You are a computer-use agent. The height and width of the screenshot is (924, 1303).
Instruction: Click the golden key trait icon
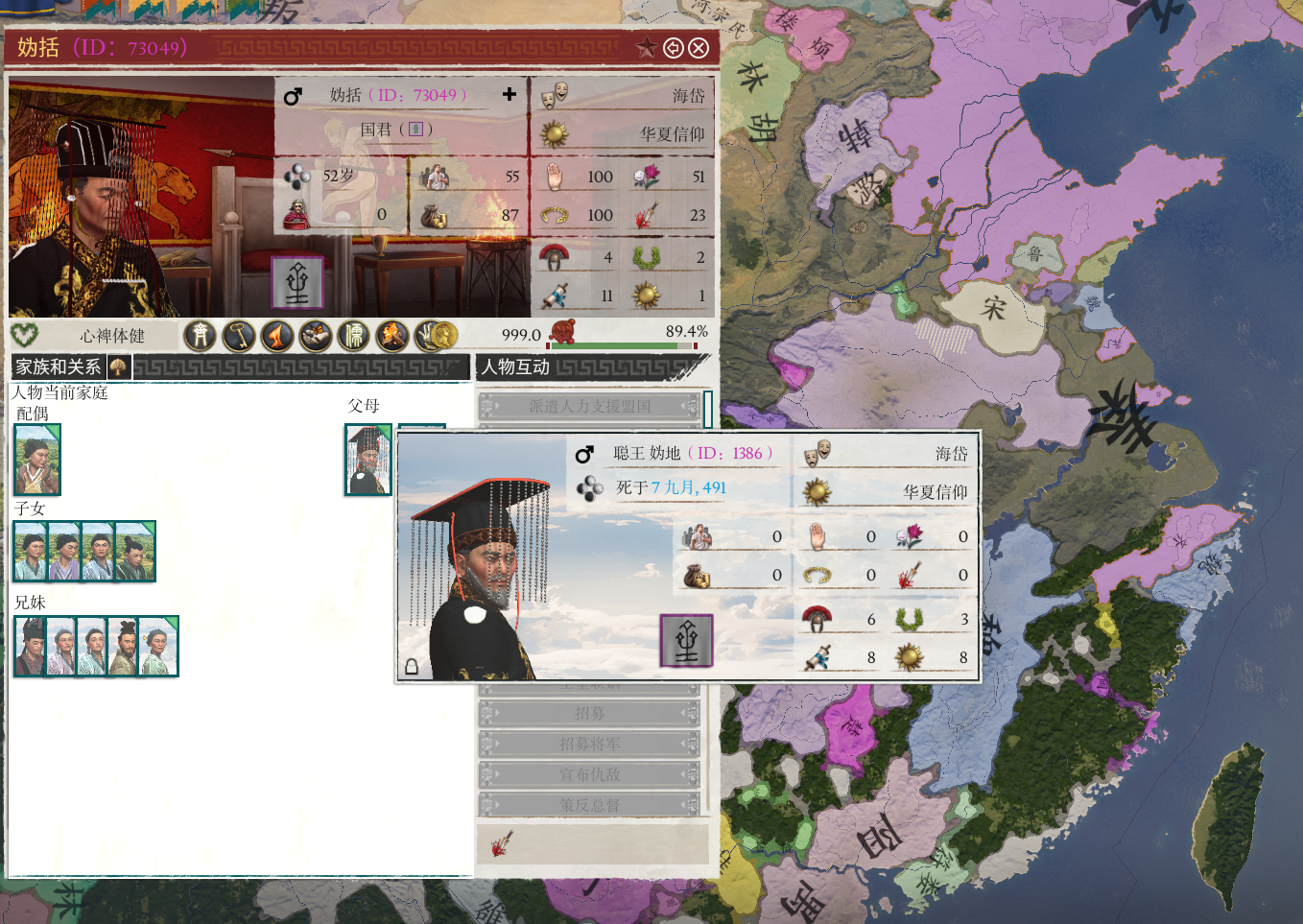239,336
